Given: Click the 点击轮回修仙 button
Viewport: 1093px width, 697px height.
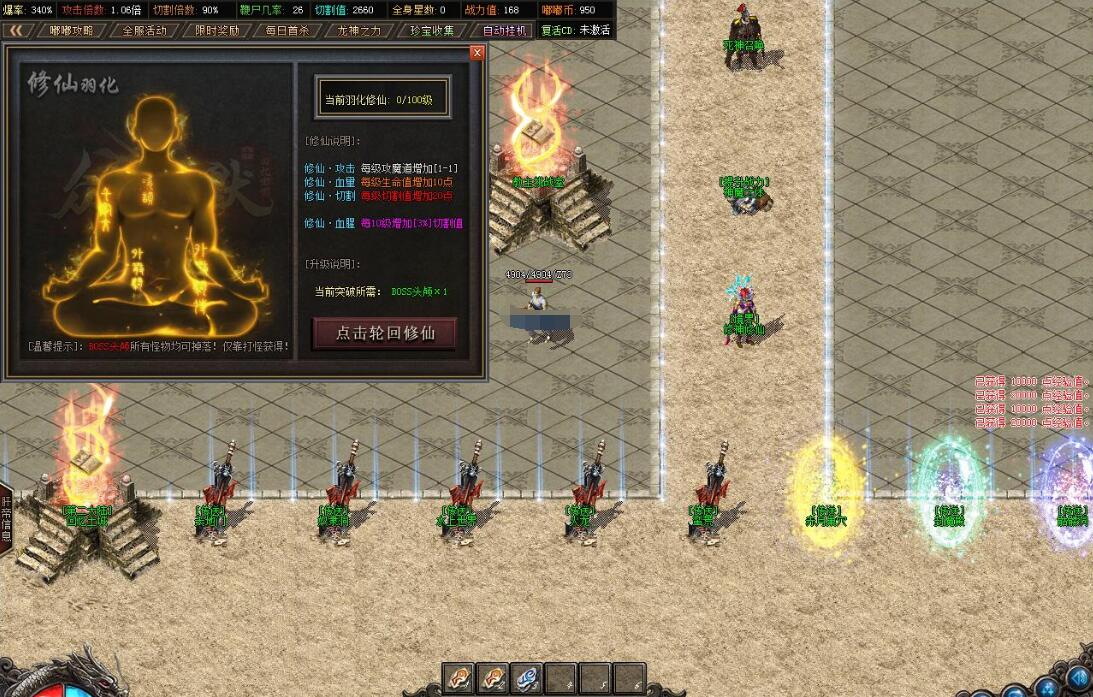Looking at the screenshot, I should (x=385, y=333).
